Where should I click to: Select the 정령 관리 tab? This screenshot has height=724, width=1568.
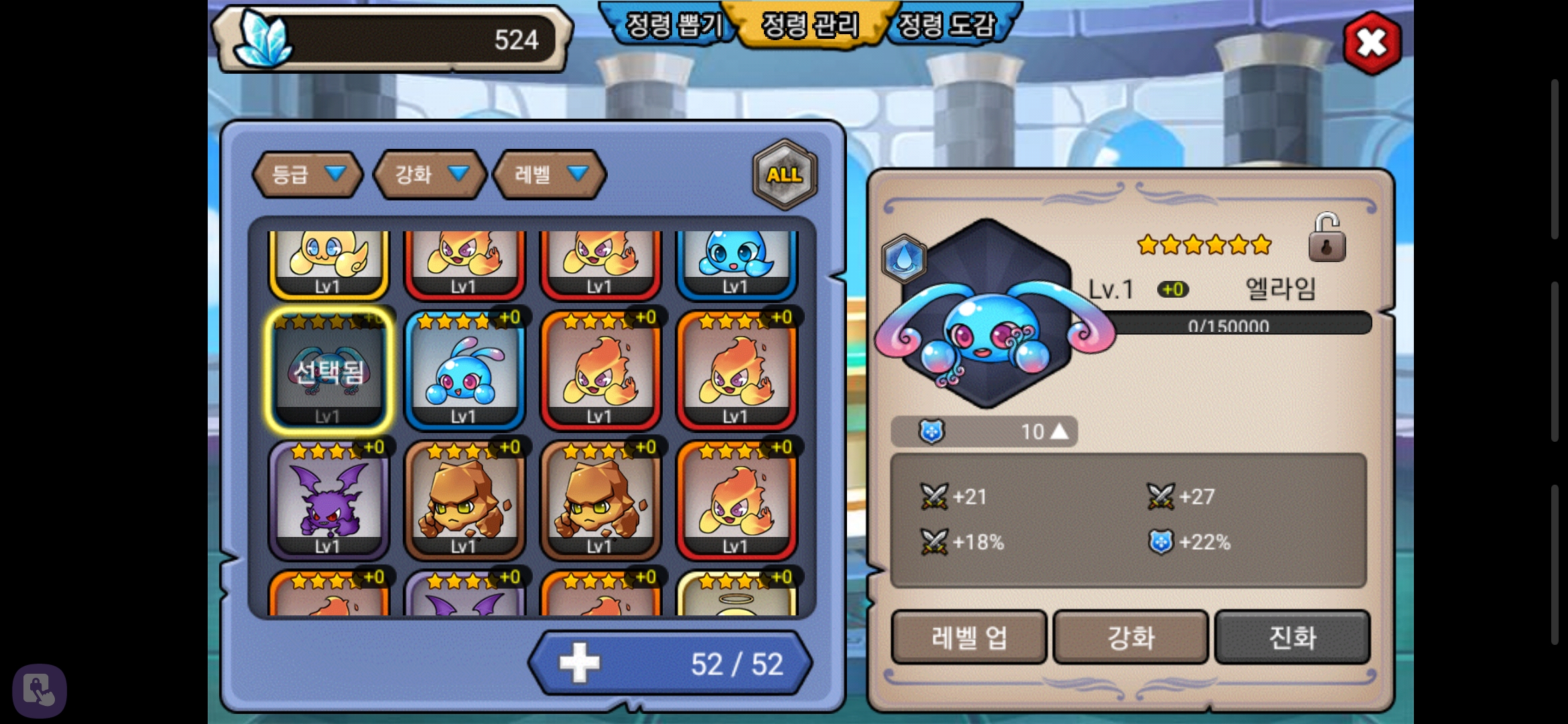pyautogui.click(x=810, y=25)
